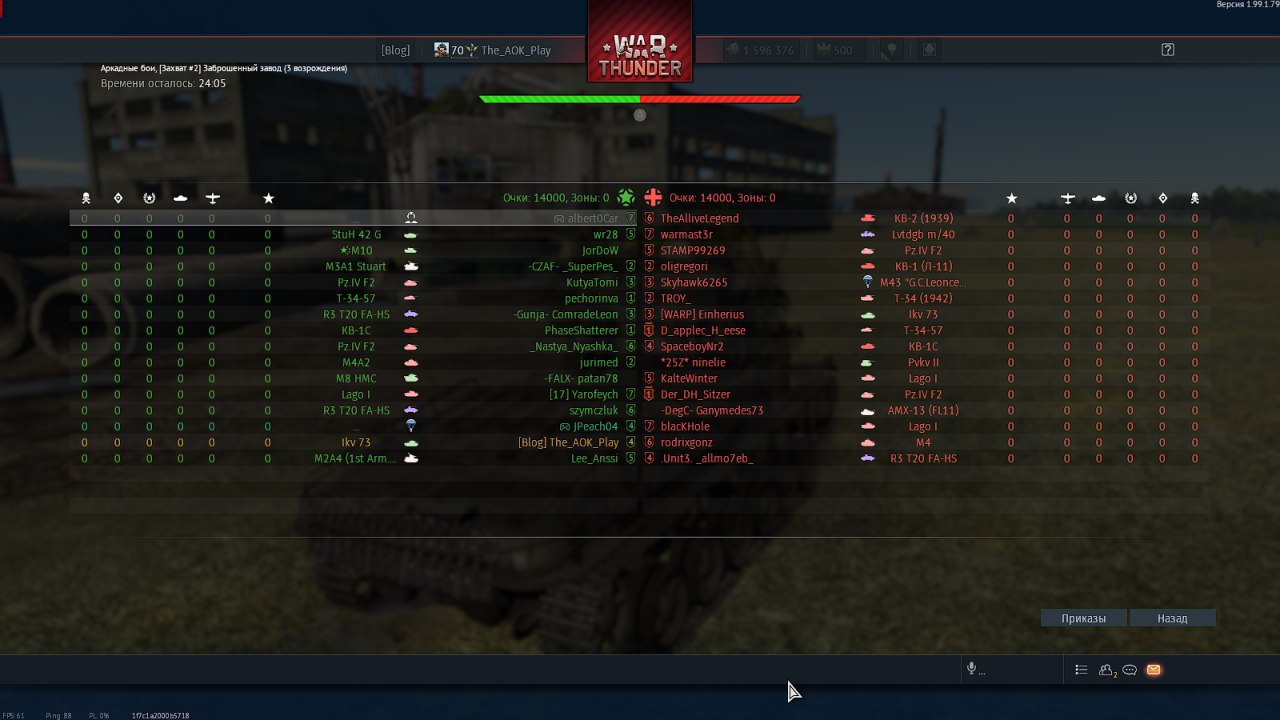Select PhaseShatterer in the green team
Image resolution: width=1280 pixels, height=720 pixels.
[581, 330]
